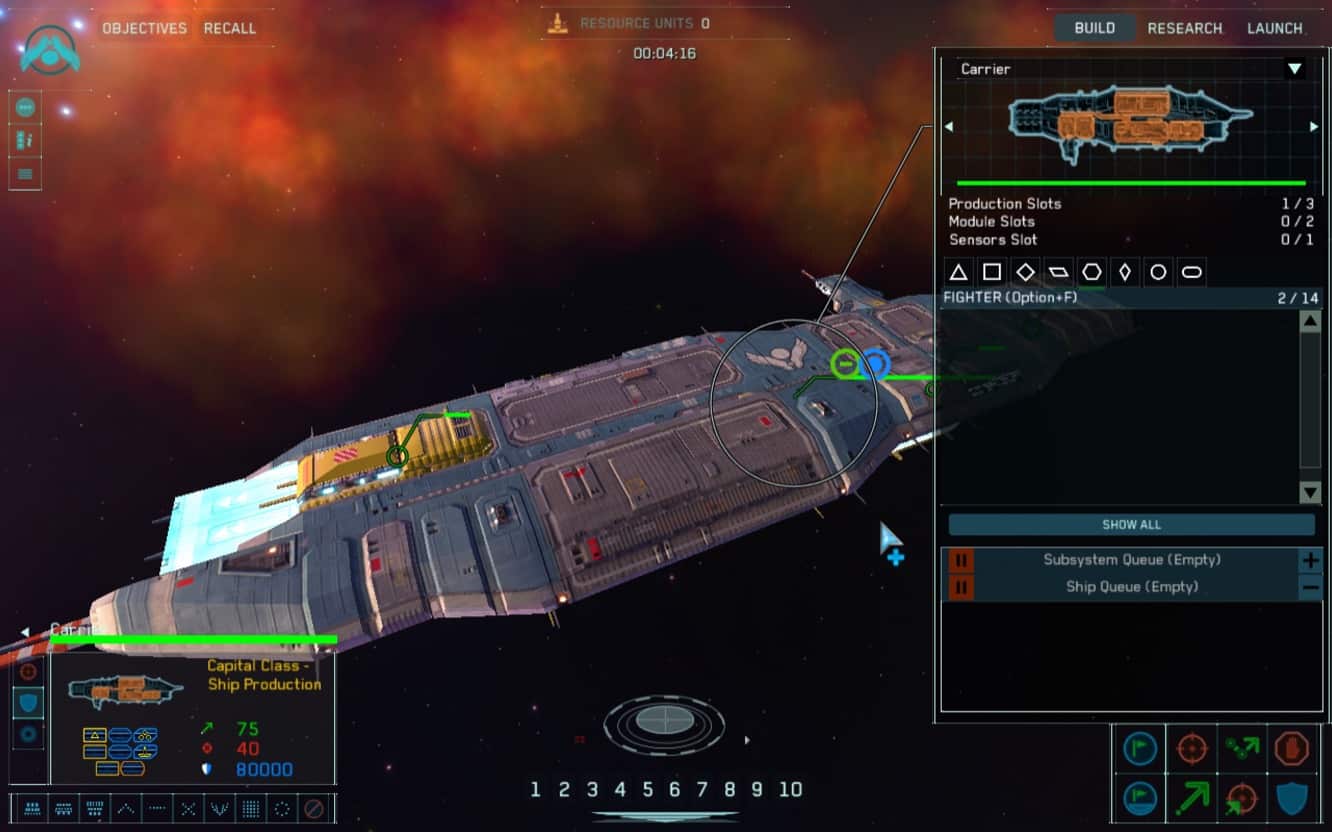The height and width of the screenshot is (832, 1332).
Task: Expand the Carrier dropdown arrow
Action: [1295, 69]
